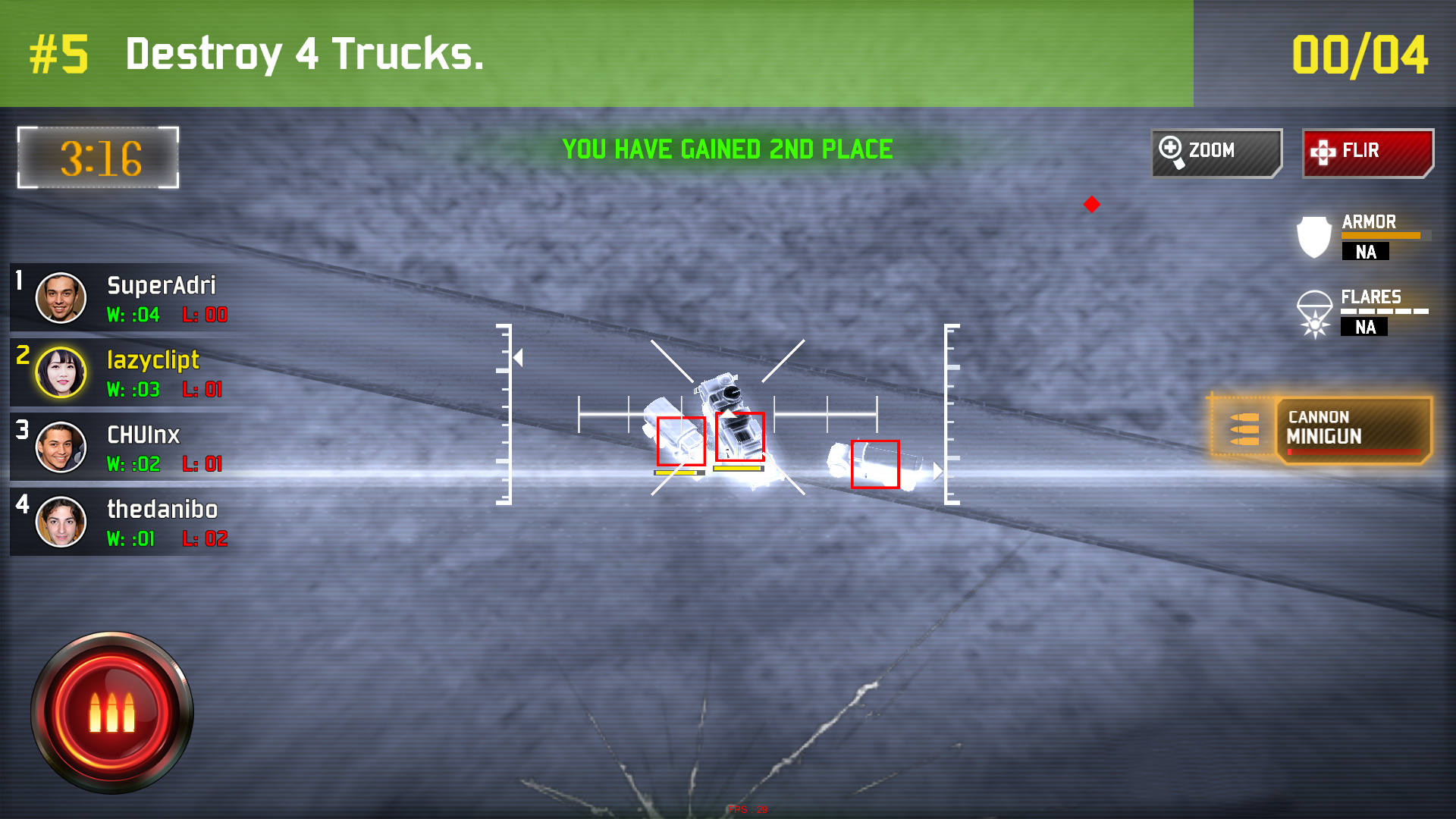
Task: Select the FLARES parachute icon
Action: coord(1313,312)
